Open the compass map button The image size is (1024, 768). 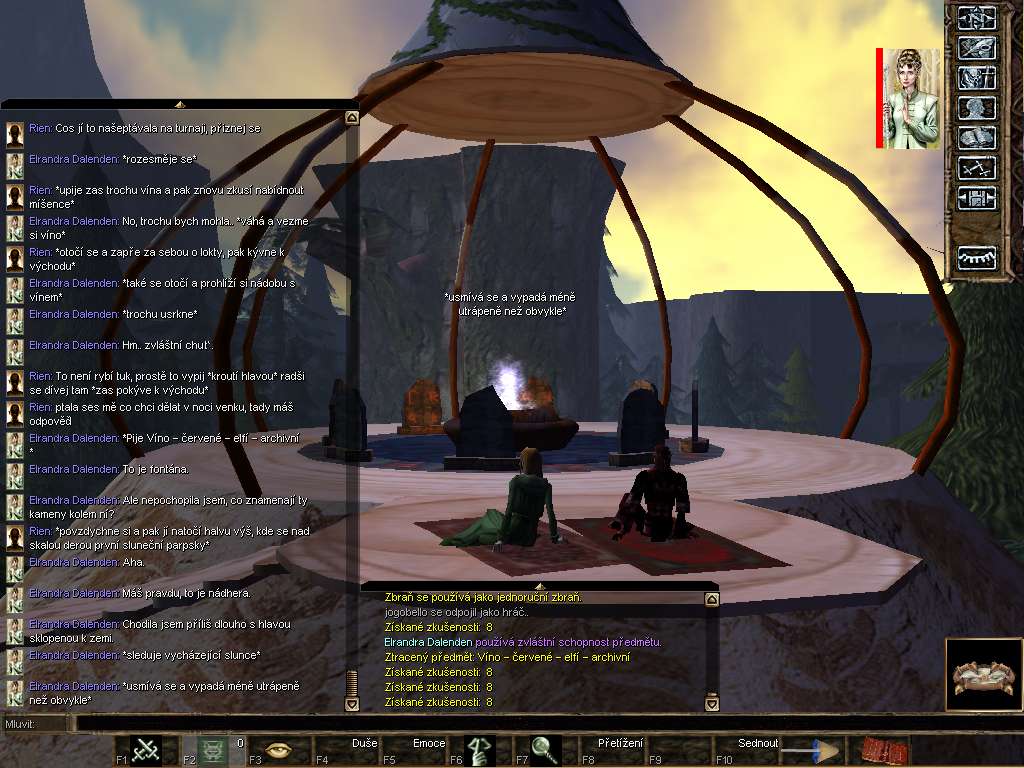tap(975, 17)
